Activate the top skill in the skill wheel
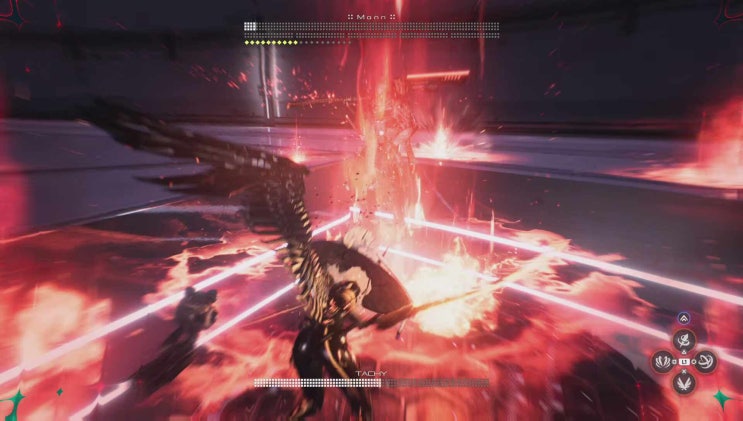This screenshot has width=743, height=421. [684, 340]
